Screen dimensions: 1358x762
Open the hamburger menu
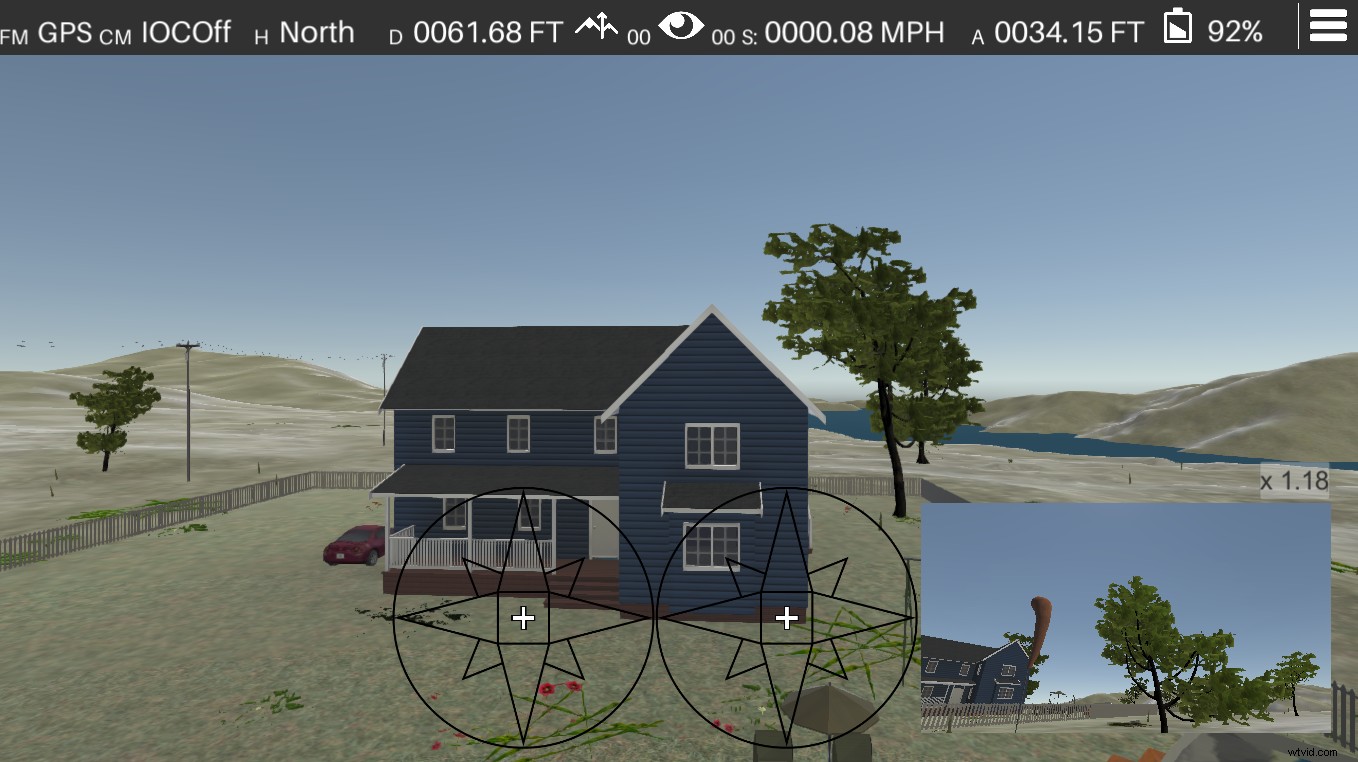coord(1327,25)
